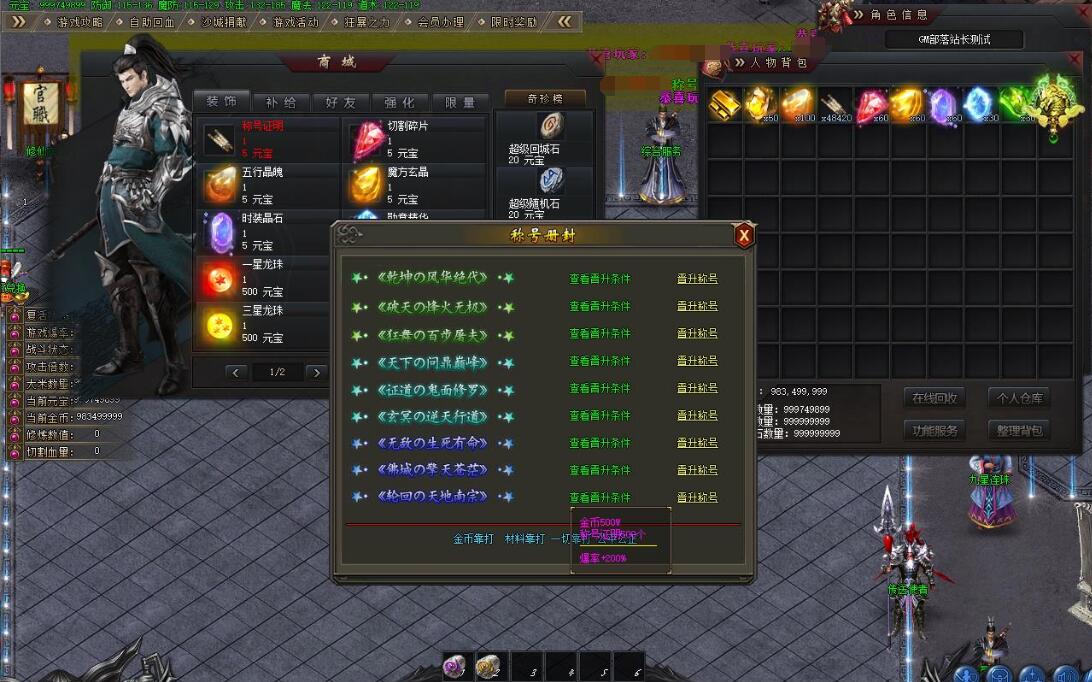
Task: Switch to the 强化 shop tab
Action: tap(400, 102)
